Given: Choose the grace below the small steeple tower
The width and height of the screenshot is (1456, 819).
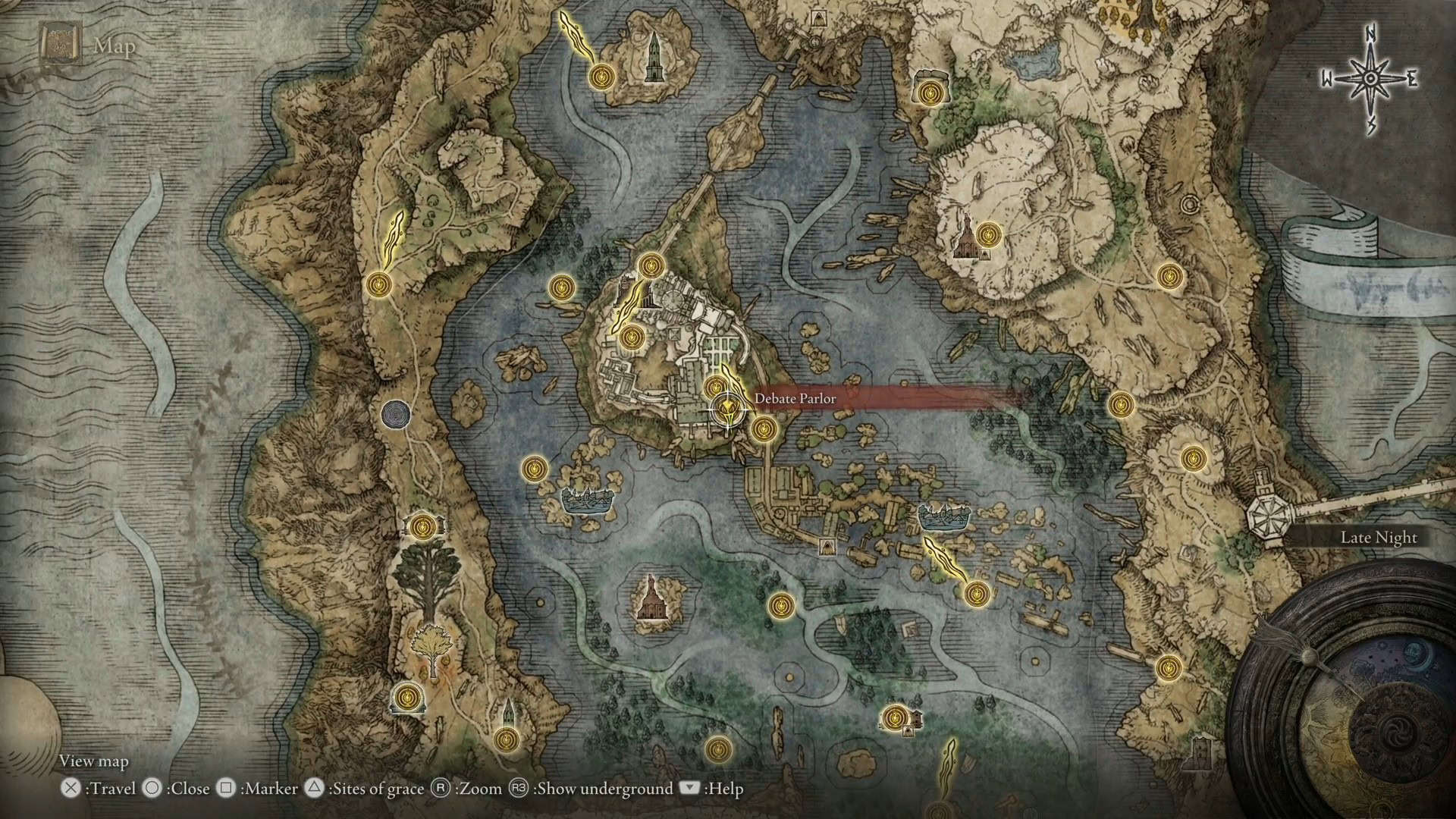Looking at the screenshot, I should coord(506,738).
